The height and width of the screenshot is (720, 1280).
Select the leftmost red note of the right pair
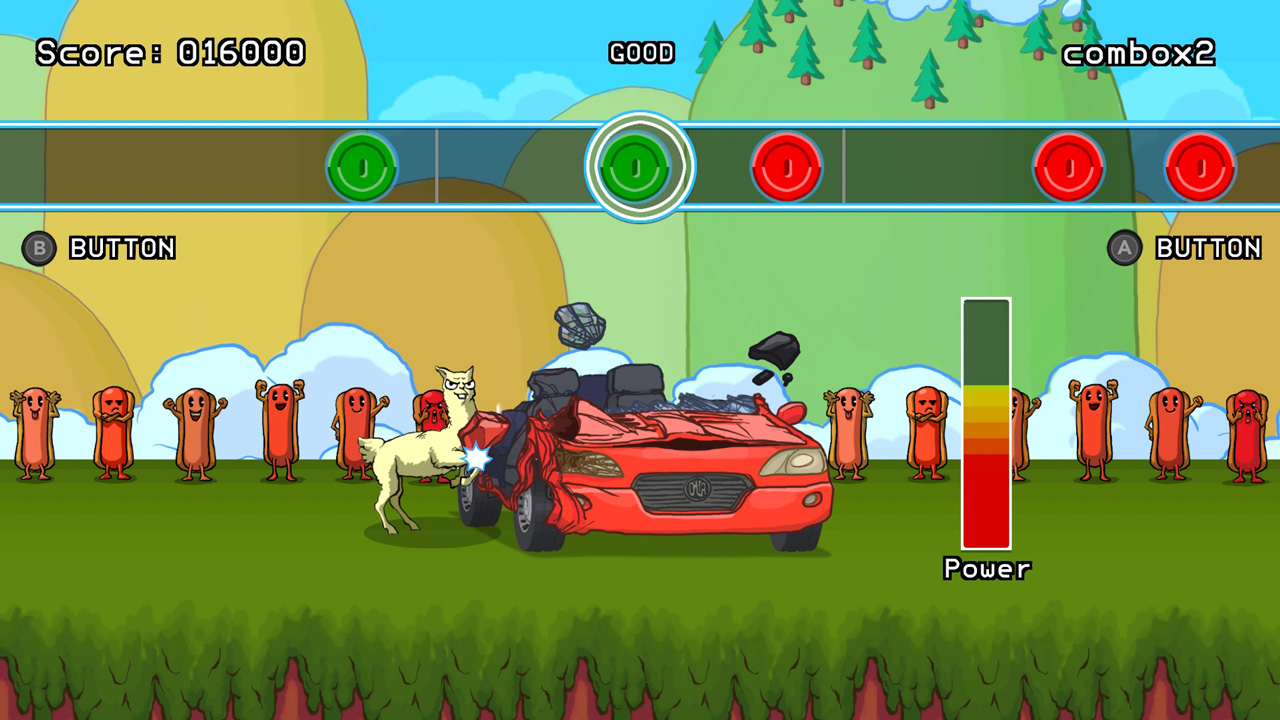pyautogui.click(x=1068, y=166)
